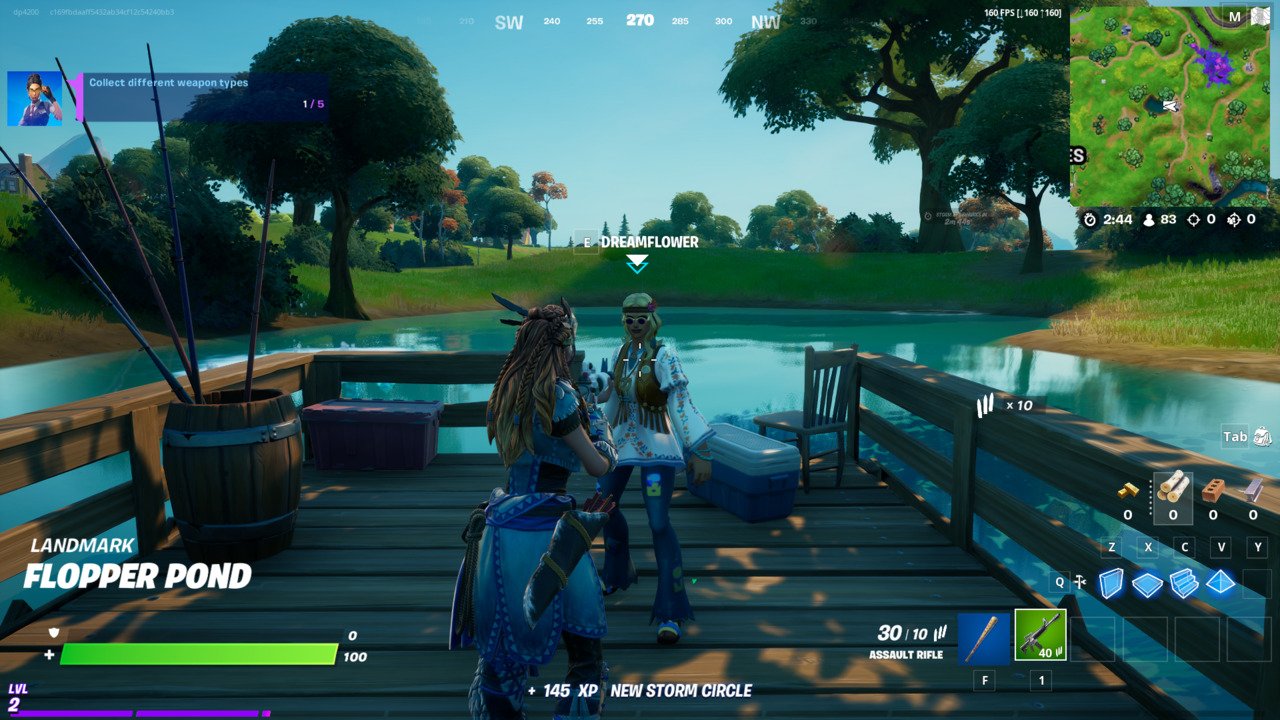Screen dimensions: 1280x720
Task: Select the wall building piece
Action: coord(1110,582)
